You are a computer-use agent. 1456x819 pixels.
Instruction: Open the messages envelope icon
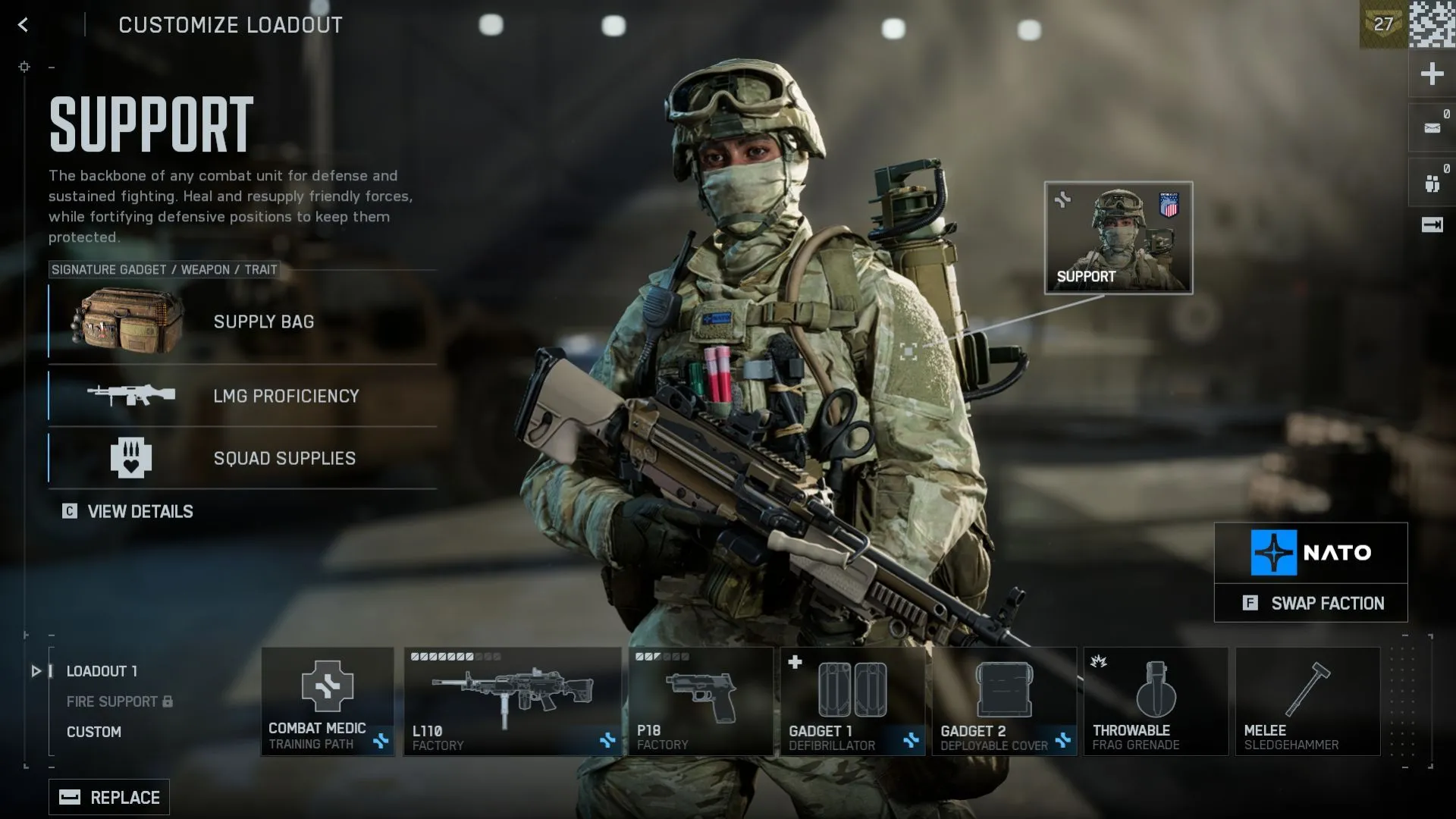pyautogui.click(x=1432, y=127)
